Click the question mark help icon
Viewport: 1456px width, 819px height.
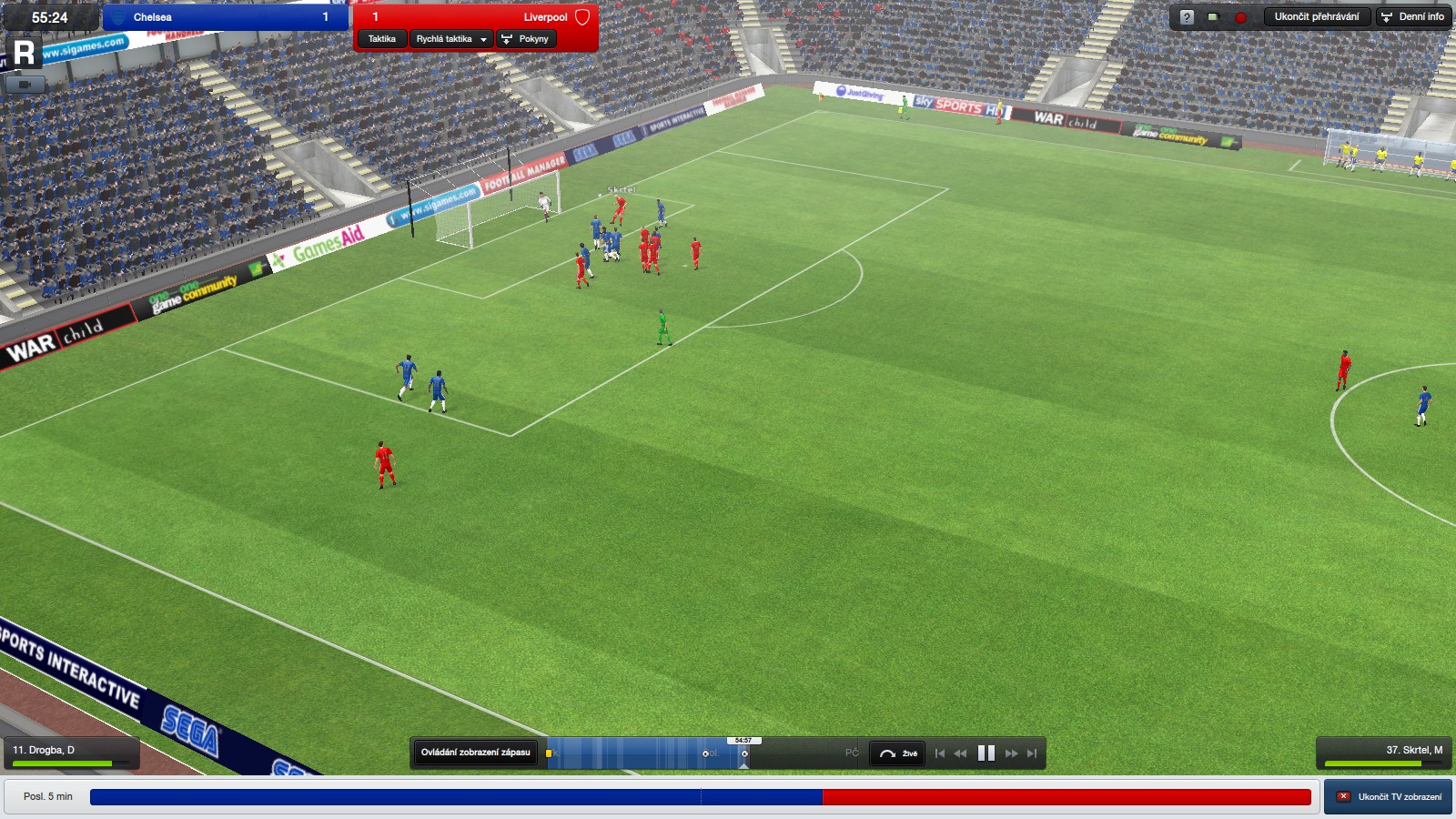click(x=1187, y=17)
